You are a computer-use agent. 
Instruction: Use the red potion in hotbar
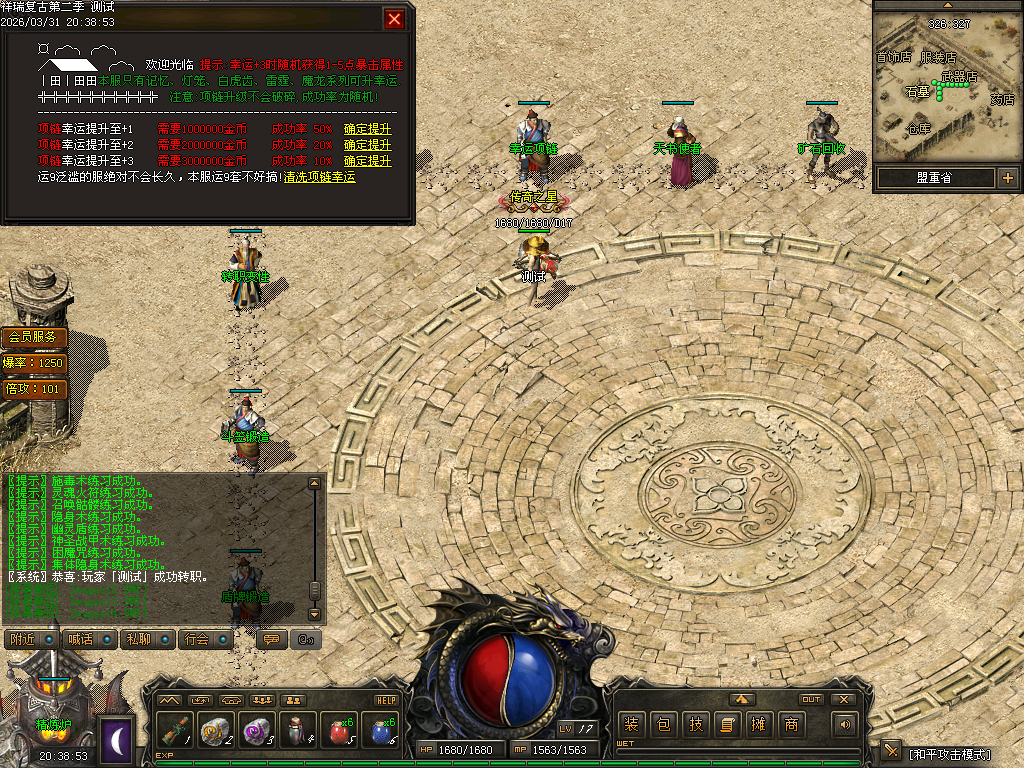339,730
